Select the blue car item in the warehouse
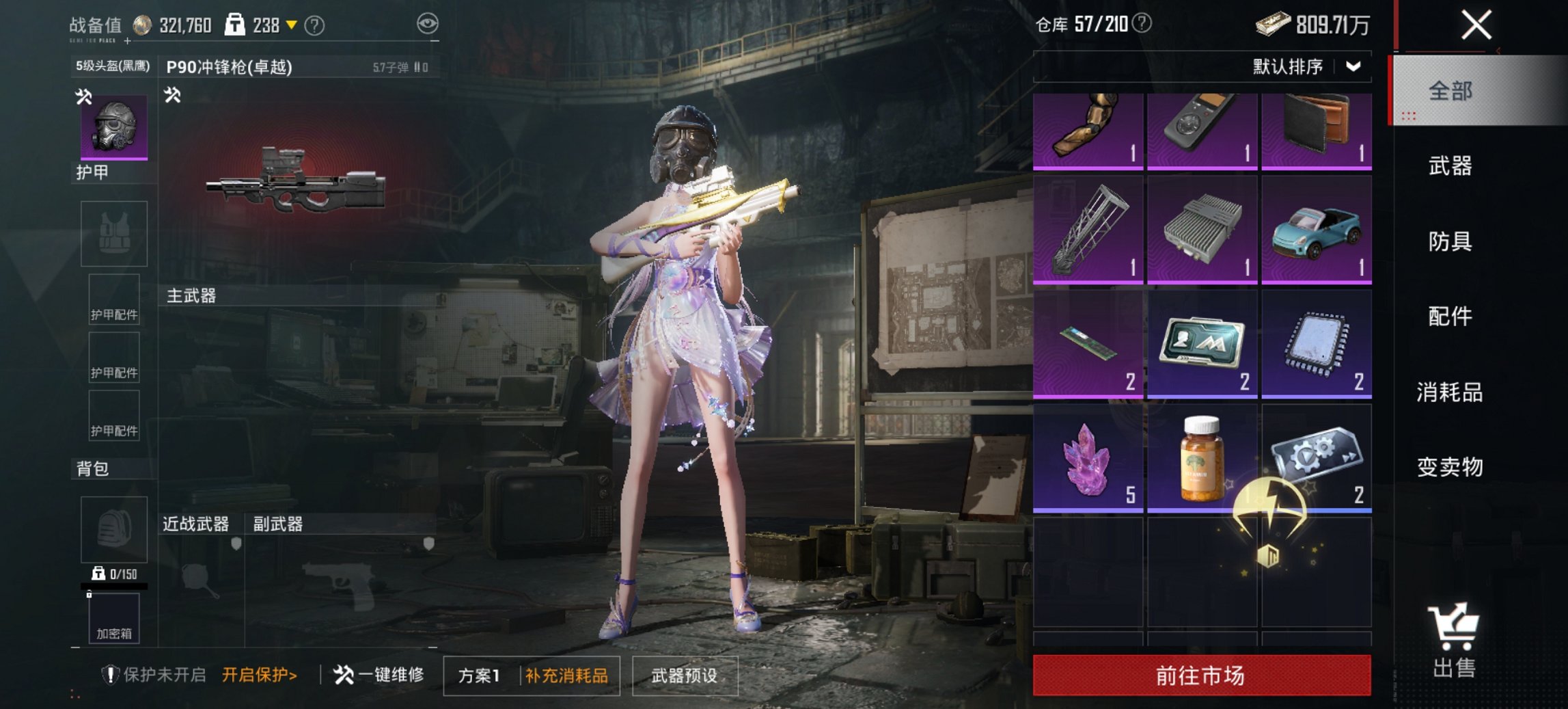 (1316, 232)
